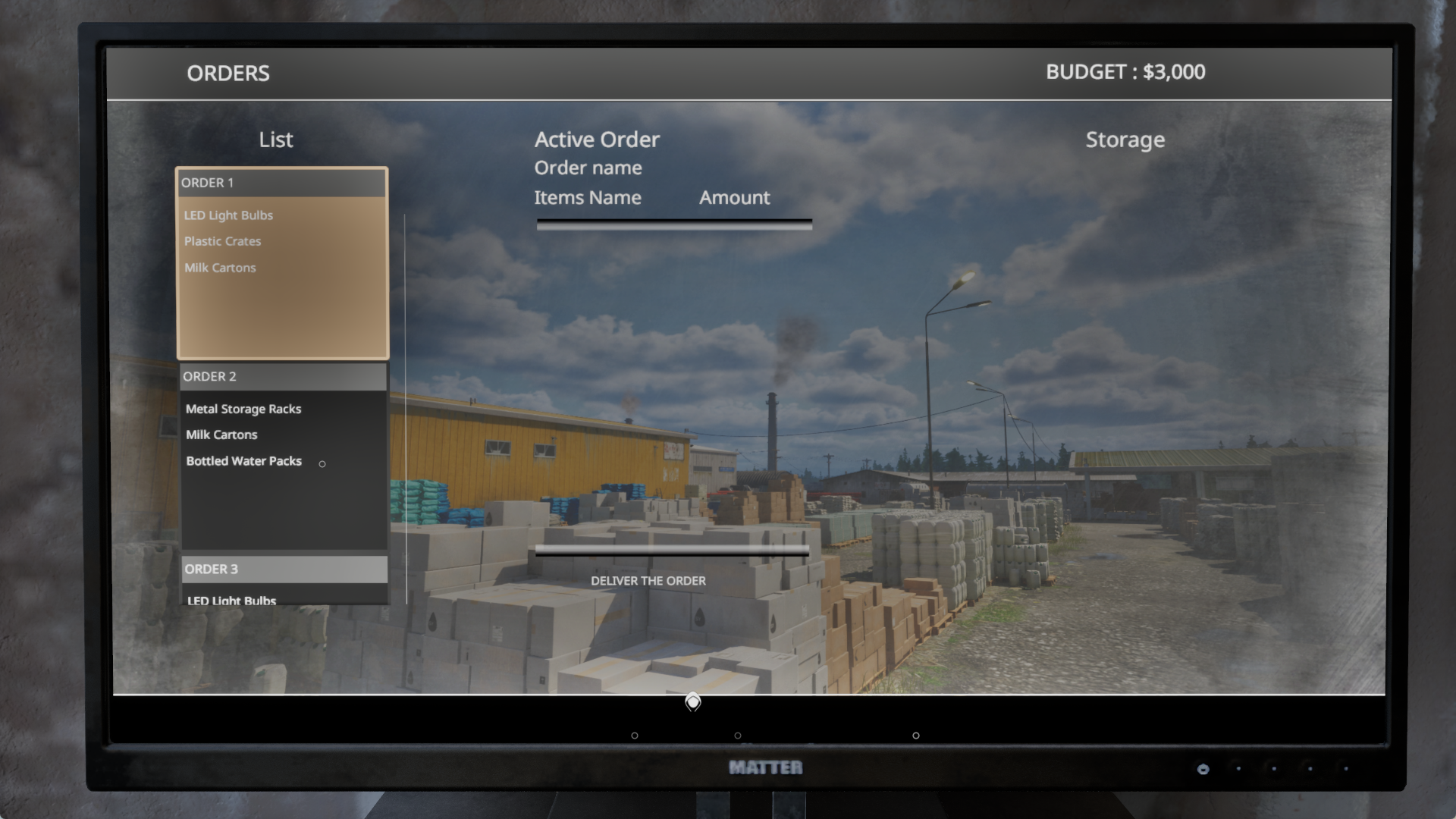Click the vertical scrollbar beside the order list
The width and height of the screenshot is (1456, 819).
(407, 409)
